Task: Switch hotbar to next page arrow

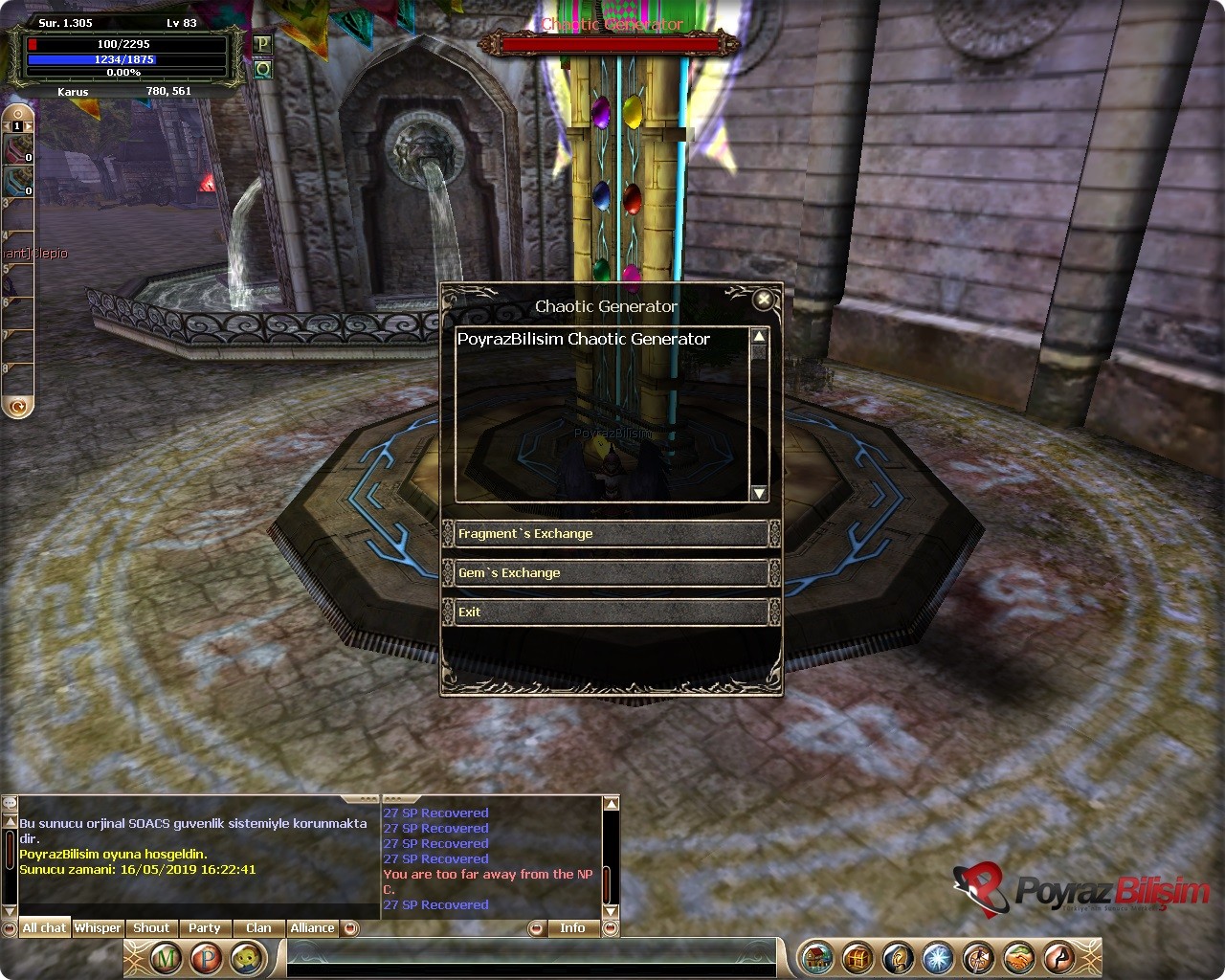Action: click(x=29, y=126)
